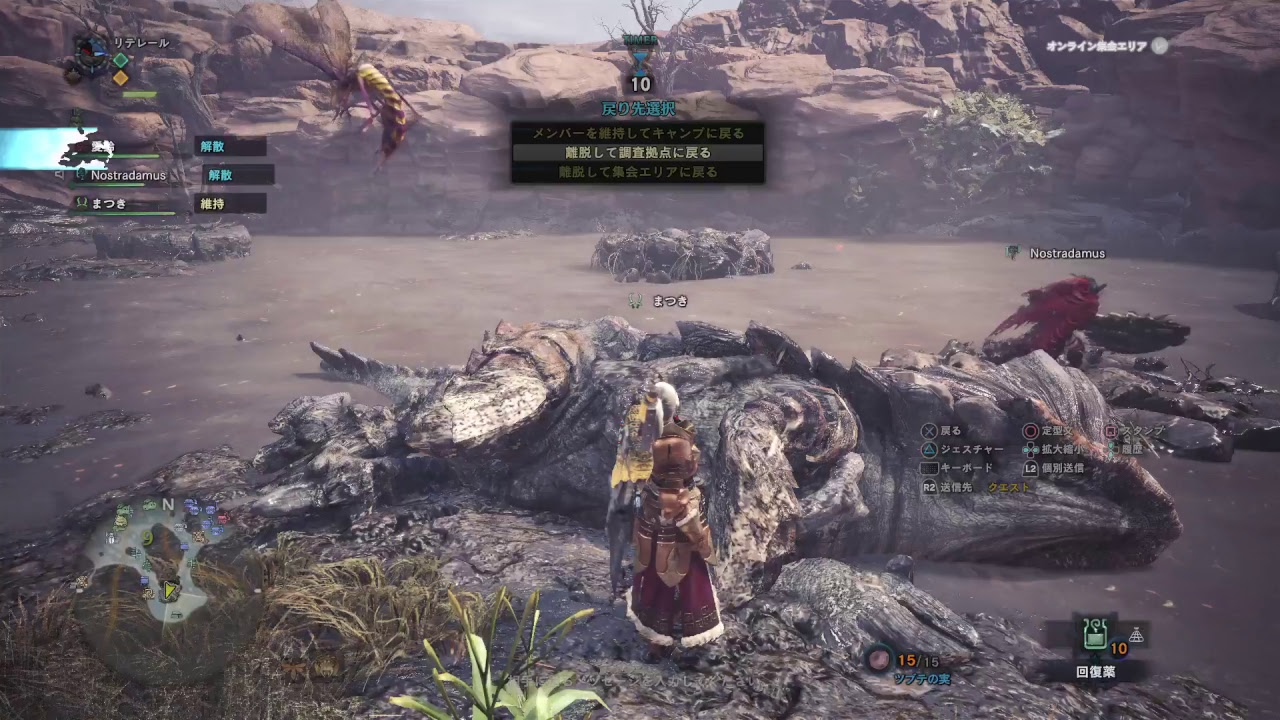Choose メンバーを維持してキャンプに戻る option
Viewport: 1280px width, 720px height.
tap(637, 133)
